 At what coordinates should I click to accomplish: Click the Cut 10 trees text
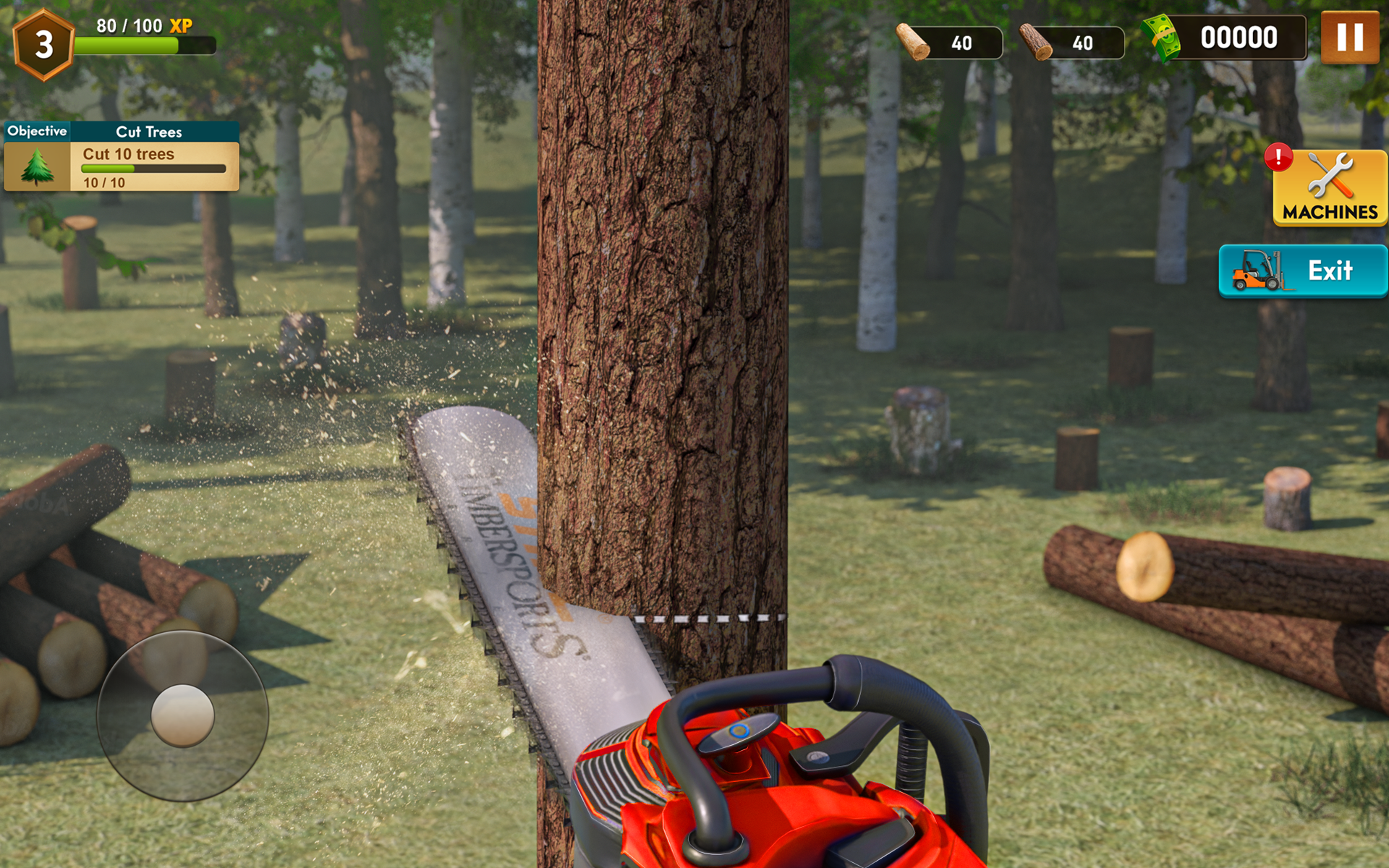pos(128,154)
